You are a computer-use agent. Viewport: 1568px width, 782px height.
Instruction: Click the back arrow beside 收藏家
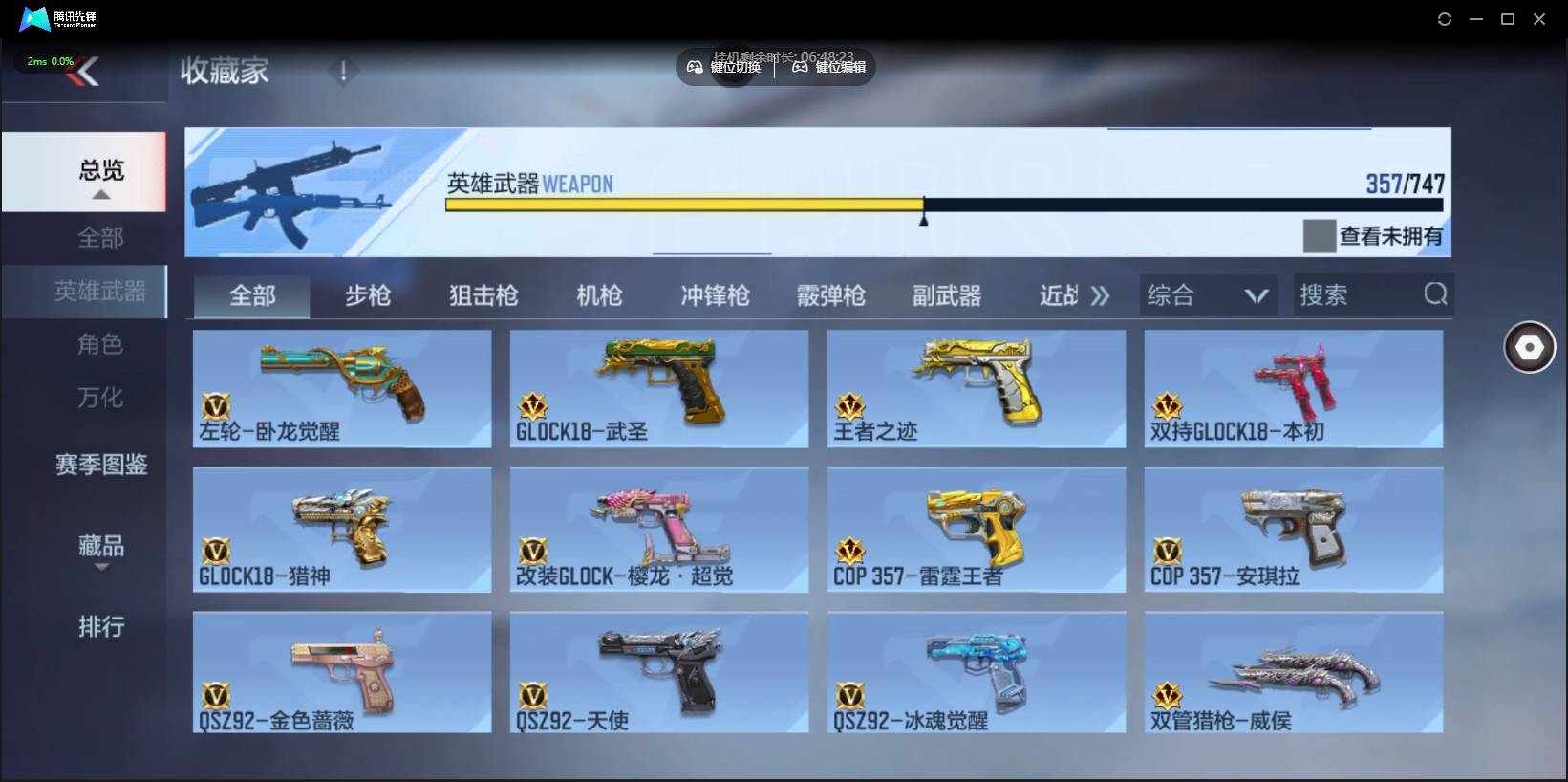pos(86,69)
